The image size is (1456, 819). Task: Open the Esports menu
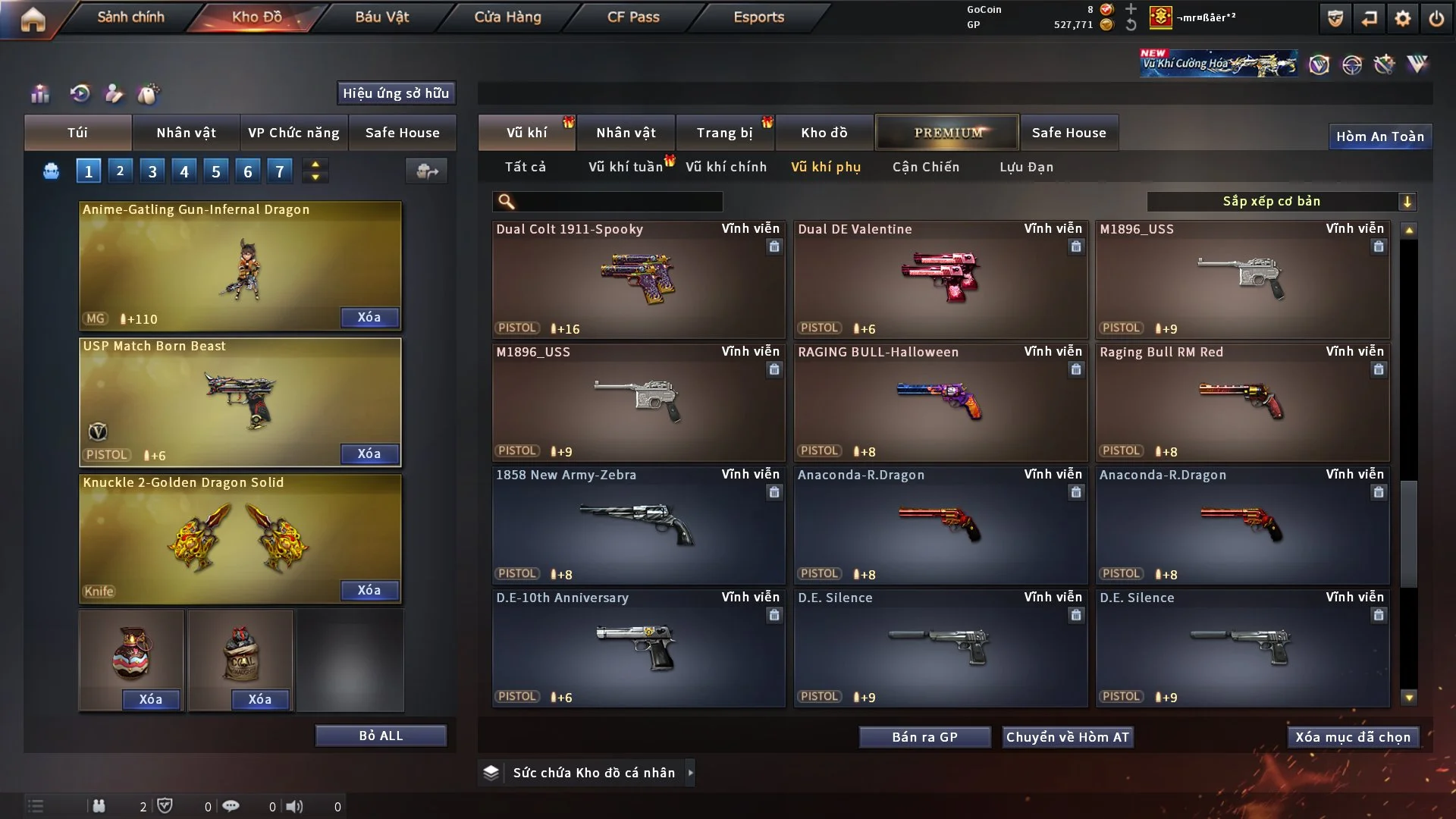coord(758,17)
